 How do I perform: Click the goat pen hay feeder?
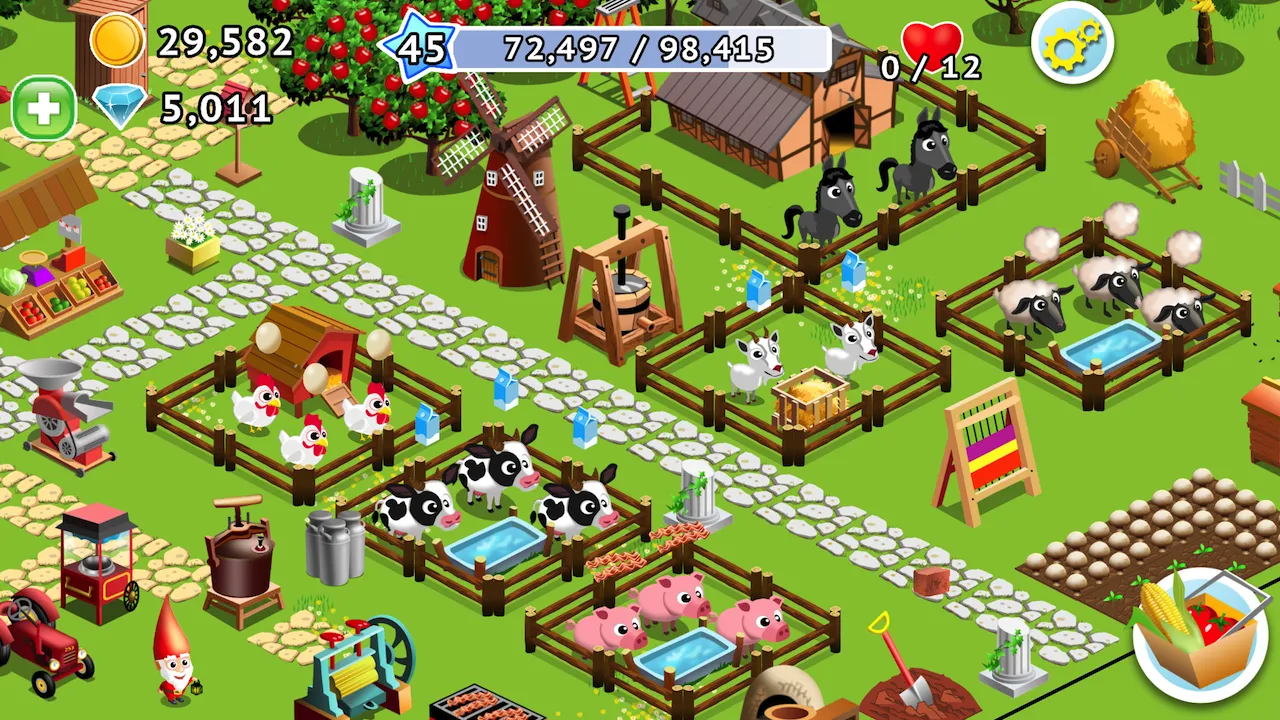pos(810,395)
